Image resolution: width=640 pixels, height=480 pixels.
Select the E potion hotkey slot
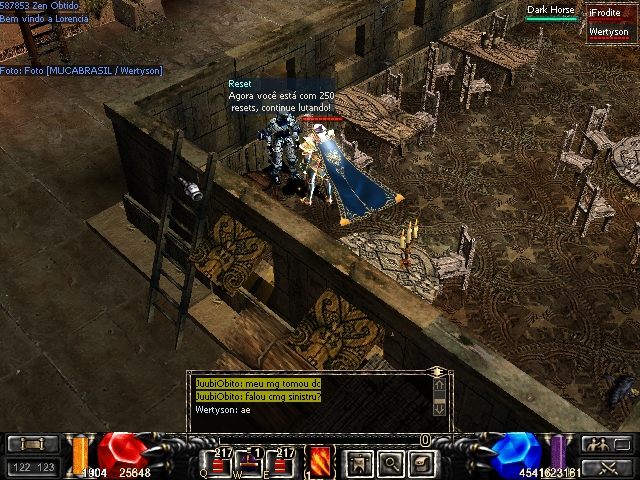[x=286, y=464]
